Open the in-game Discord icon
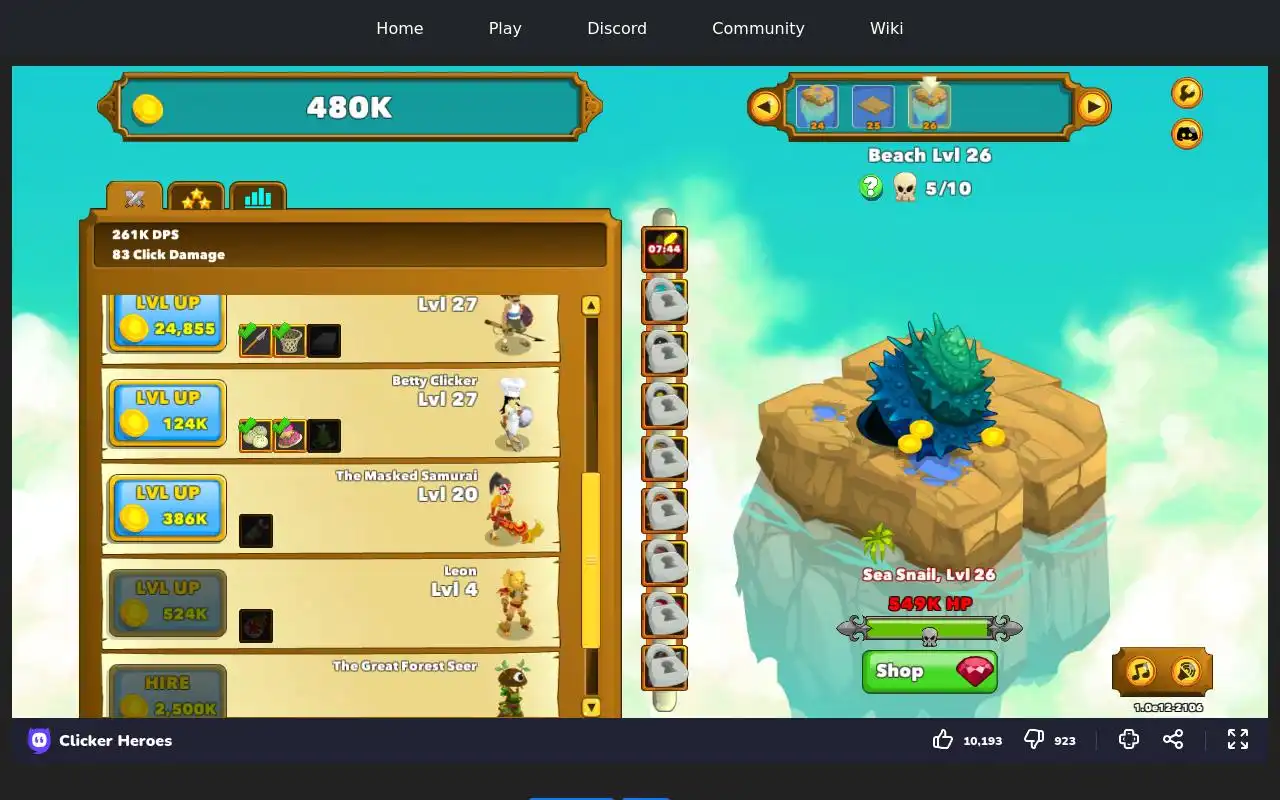Image resolution: width=1280 pixels, height=800 pixels. tap(1186, 133)
